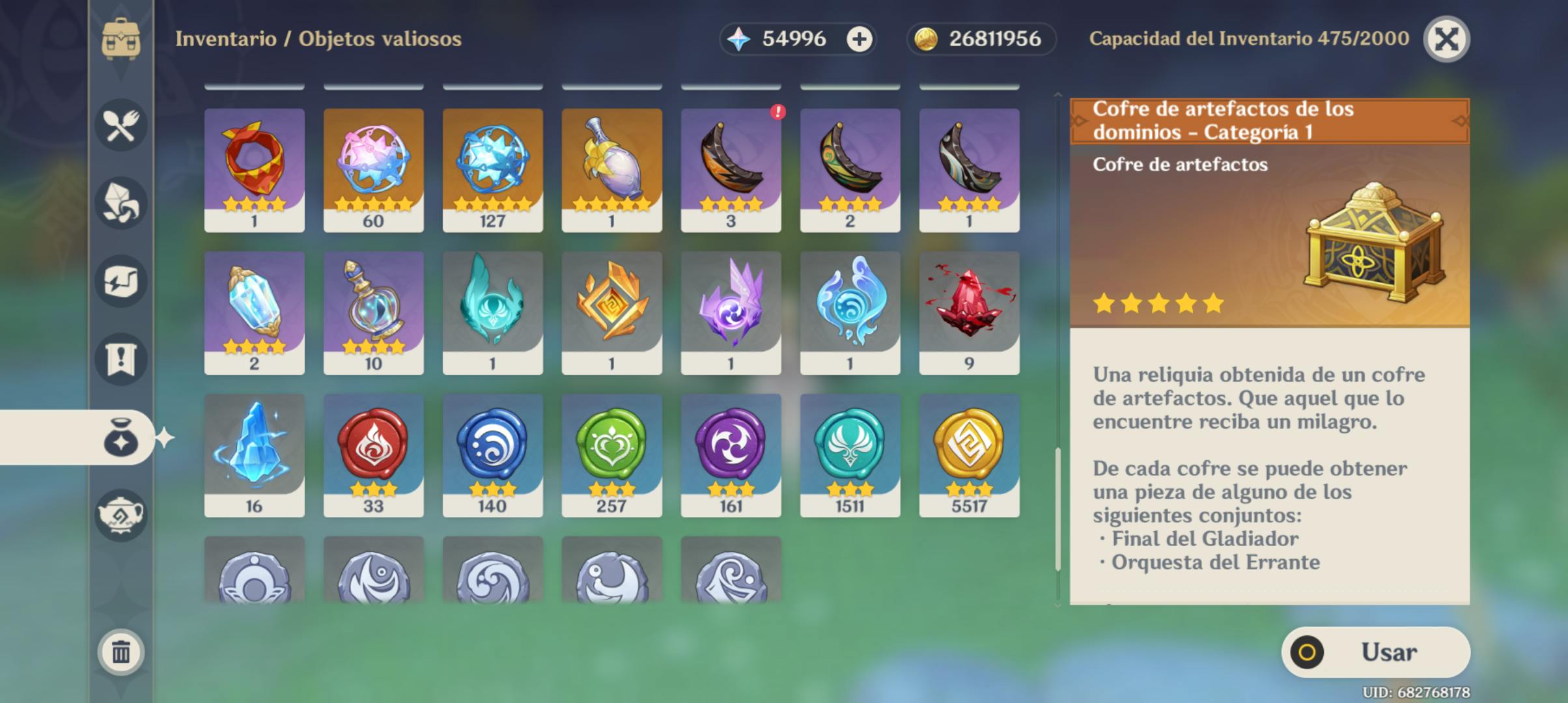Image resolution: width=1568 pixels, height=703 pixels.
Task: Choose the green Dendro sigil with 257
Action: point(611,455)
